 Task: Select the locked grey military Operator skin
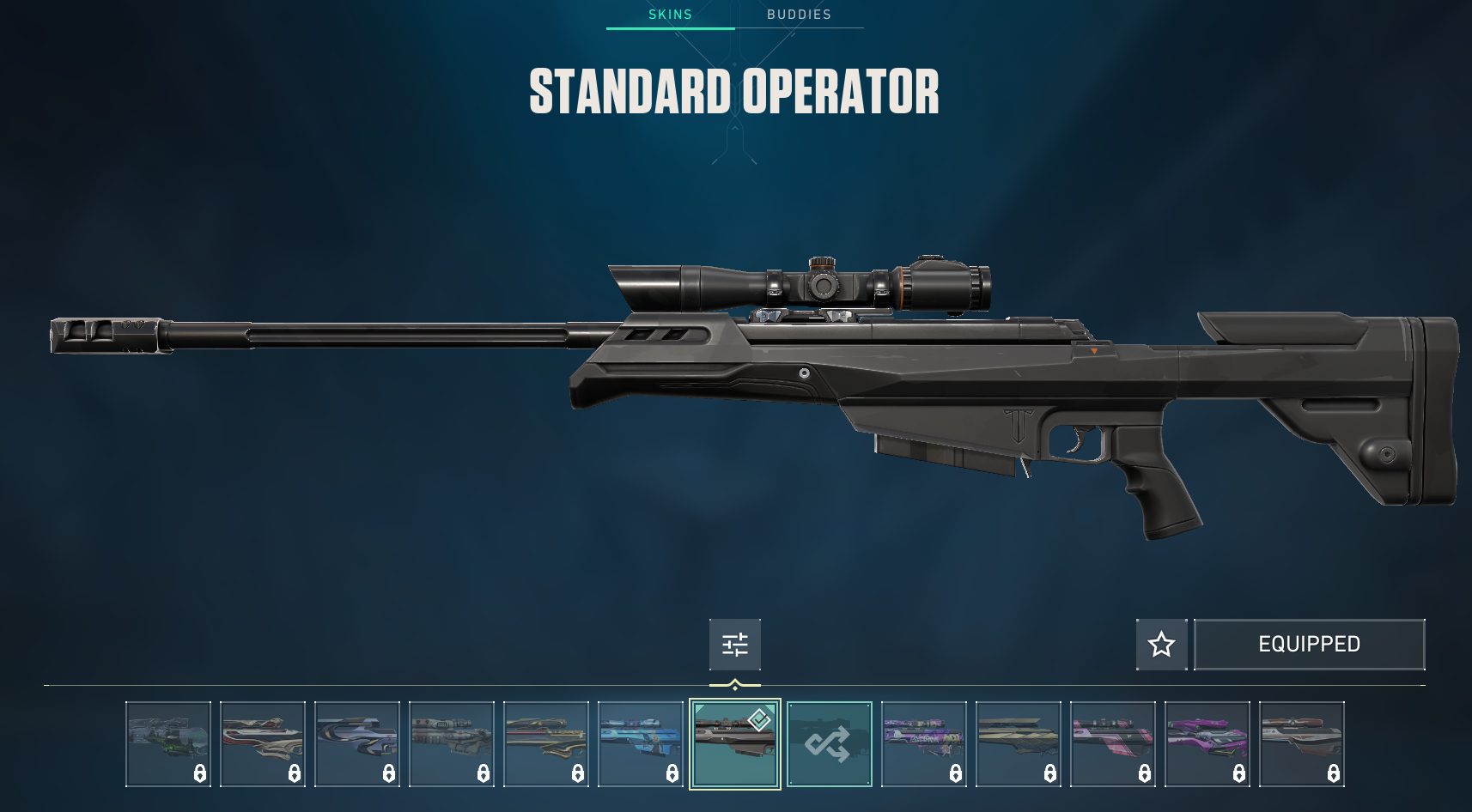[452, 743]
